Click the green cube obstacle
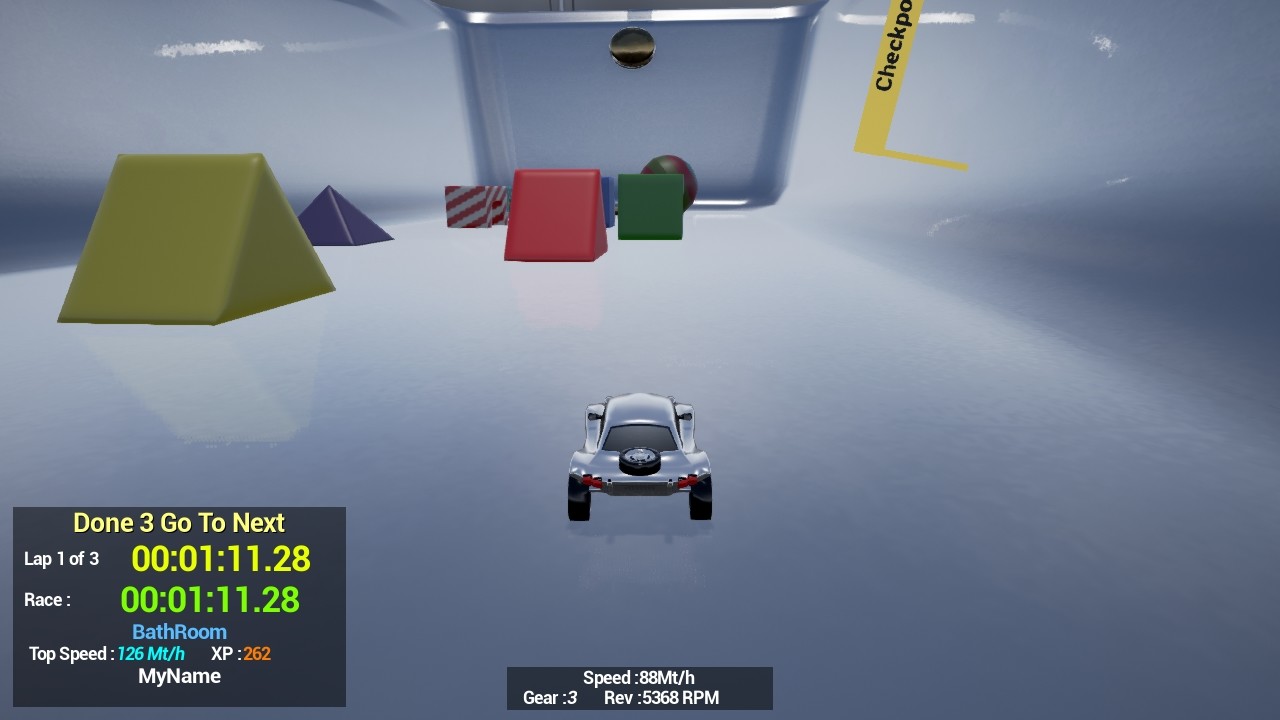Image resolution: width=1280 pixels, height=720 pixels. [648, 205]
